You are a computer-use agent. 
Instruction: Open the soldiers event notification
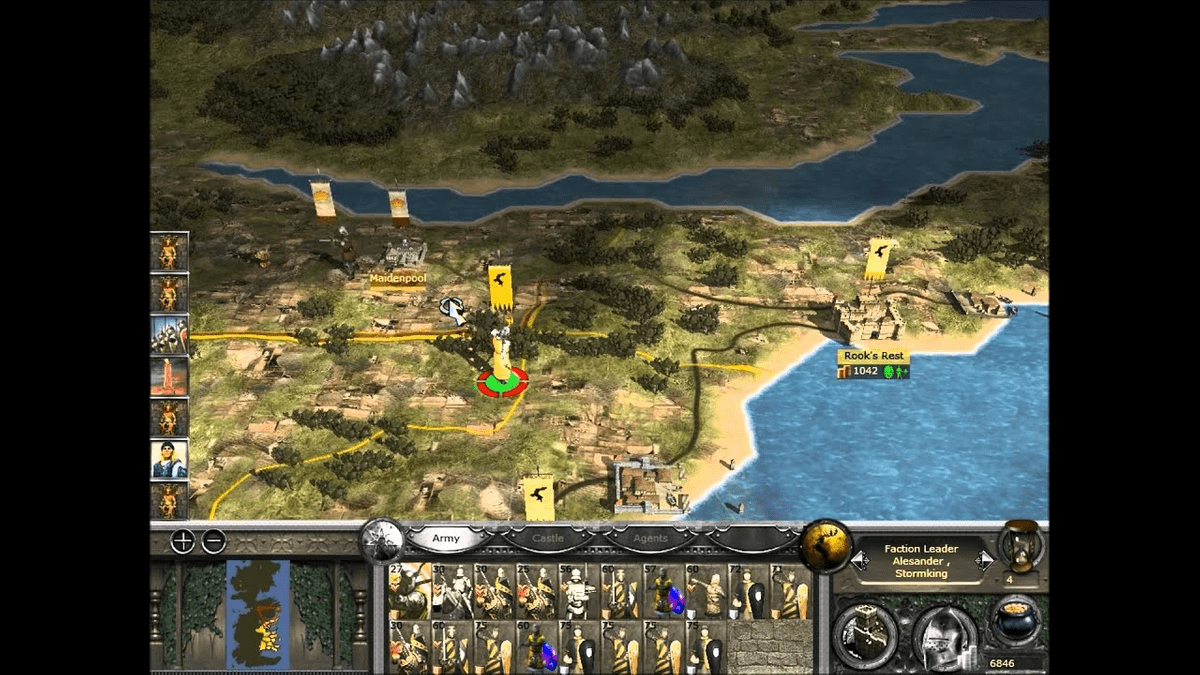tap(169, 335)
